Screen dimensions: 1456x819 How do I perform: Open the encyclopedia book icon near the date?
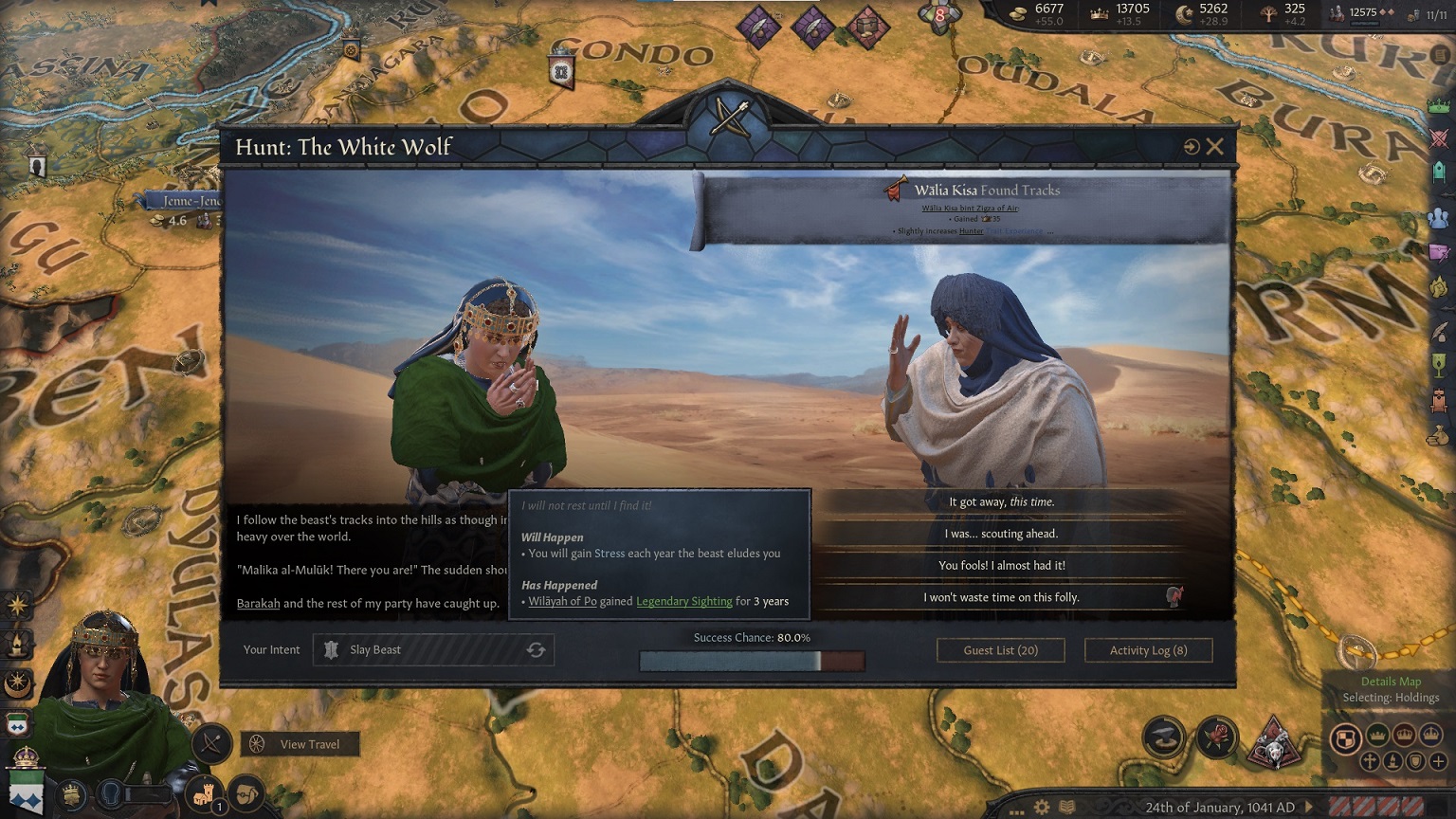tap(1065, 805)
